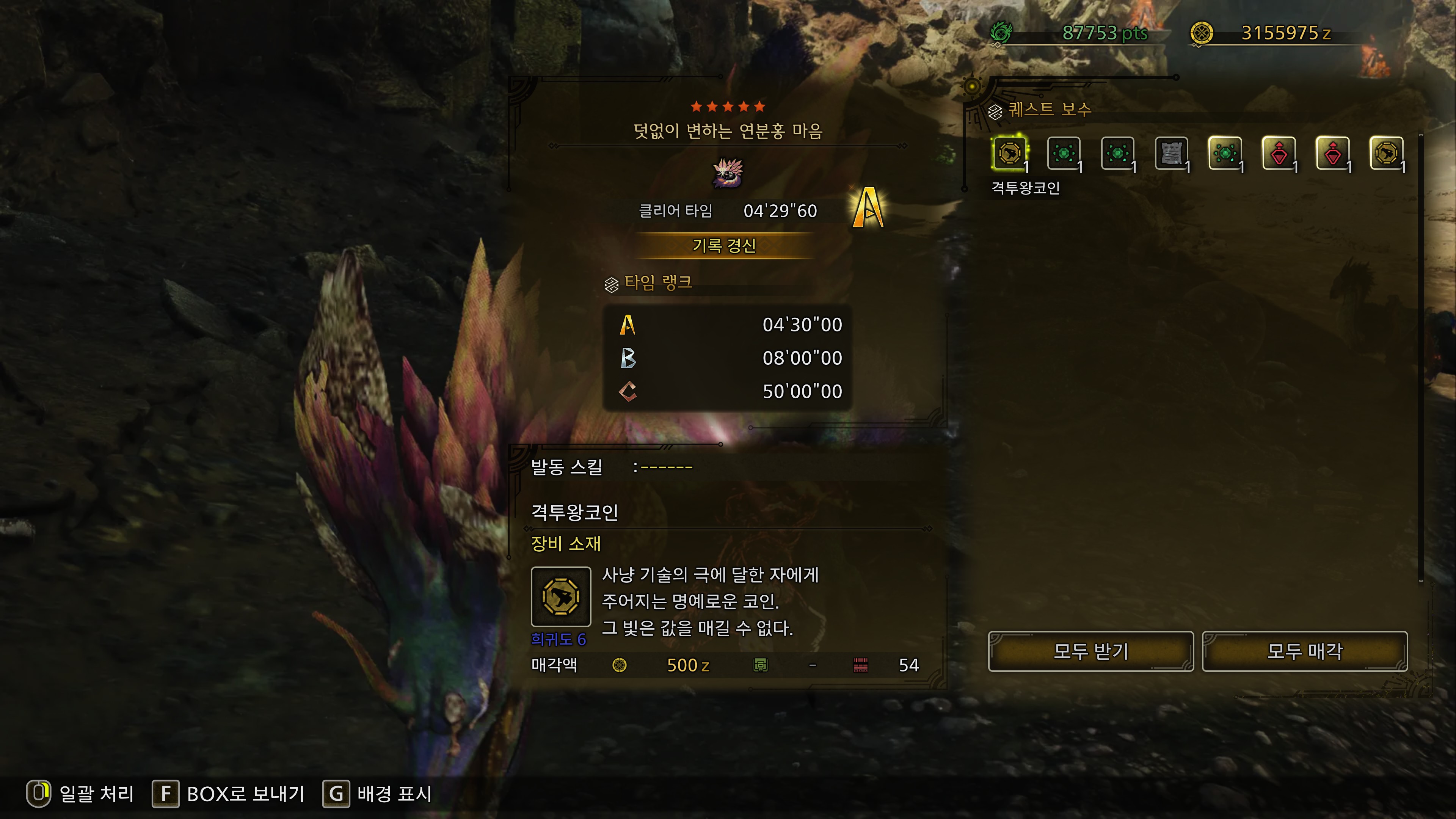This screenshot has height=819, width=1456.
Task: Click the first red potion reward icon
Action: pos(1280,154)
